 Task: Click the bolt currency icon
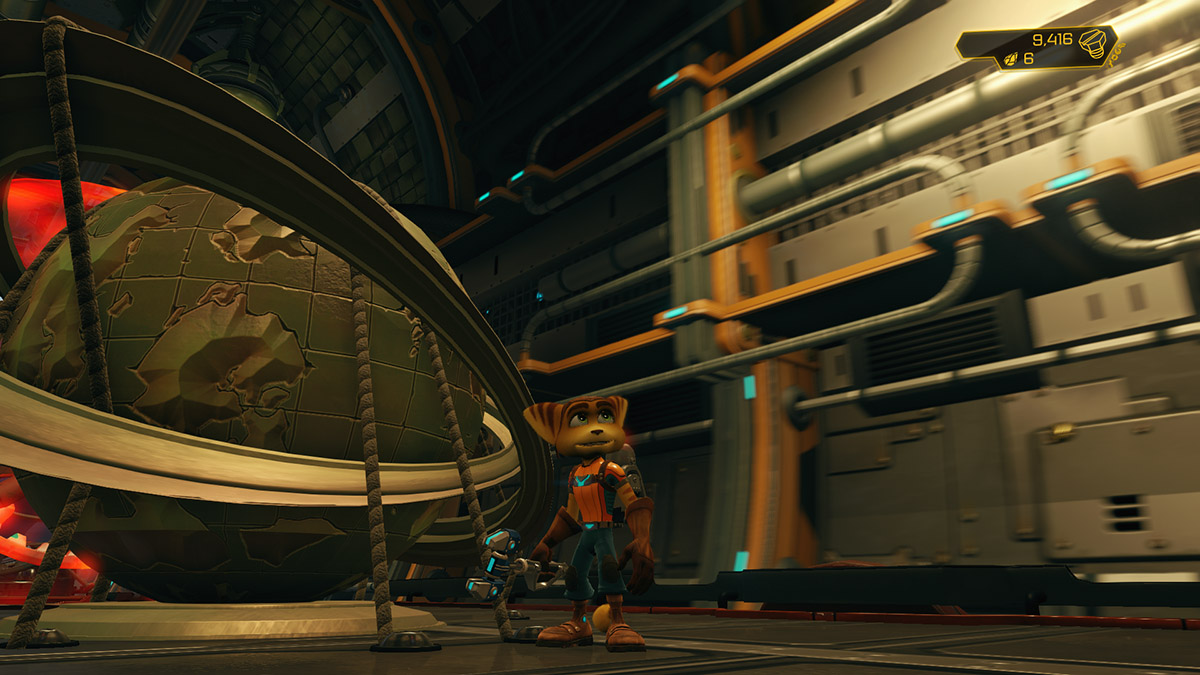[1094, 45]
